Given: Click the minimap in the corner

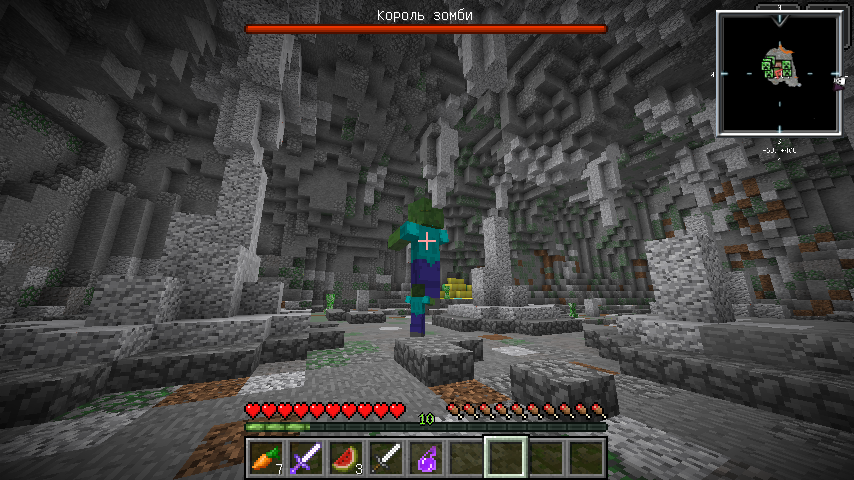Looking at the screenshot, I should pos(779,72).
